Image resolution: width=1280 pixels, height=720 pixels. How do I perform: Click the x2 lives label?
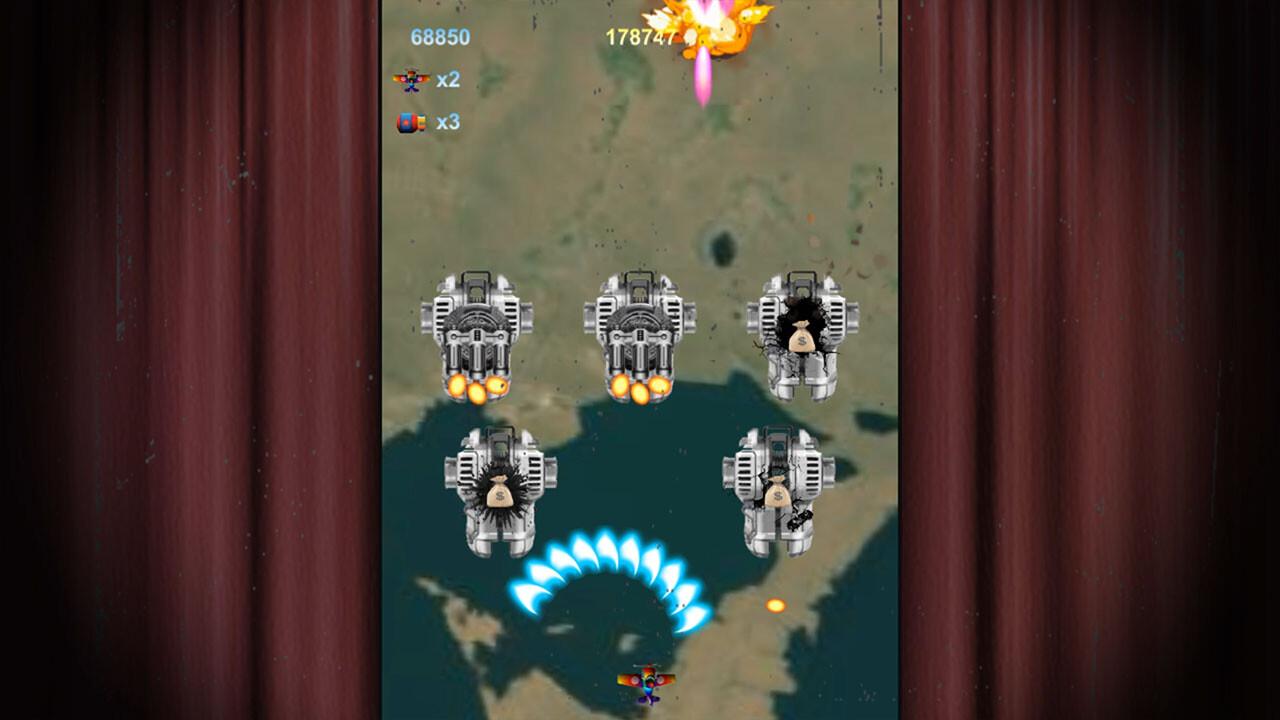click(449, 78)
